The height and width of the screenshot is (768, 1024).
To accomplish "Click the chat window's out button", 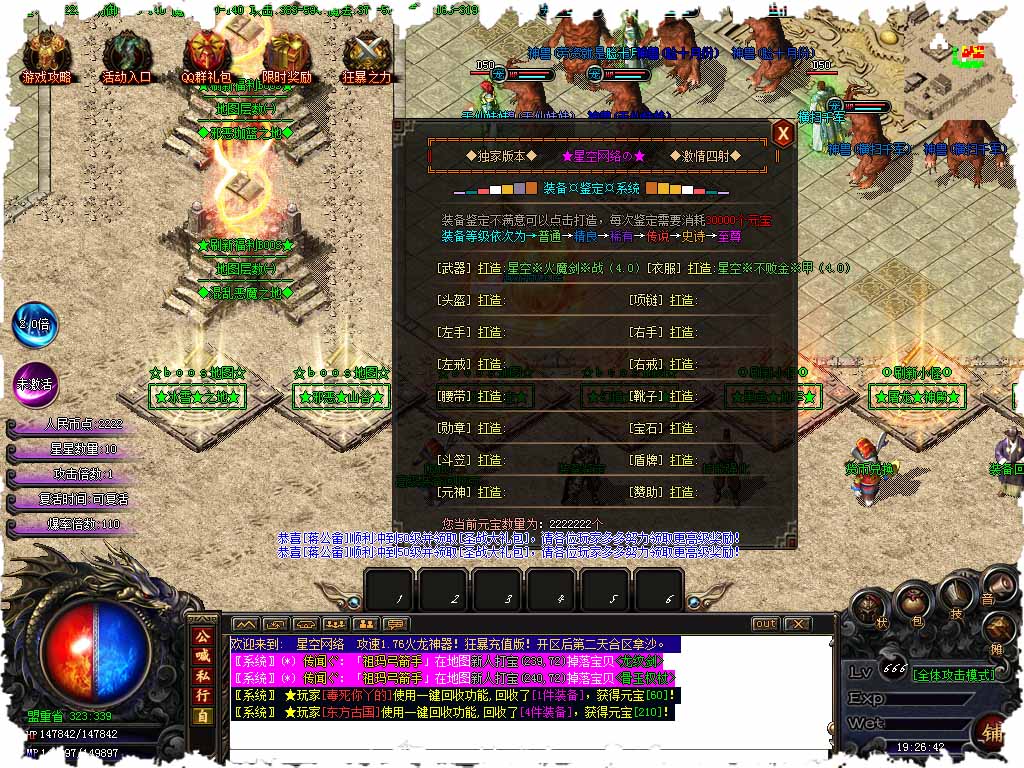I will [765, 624].
